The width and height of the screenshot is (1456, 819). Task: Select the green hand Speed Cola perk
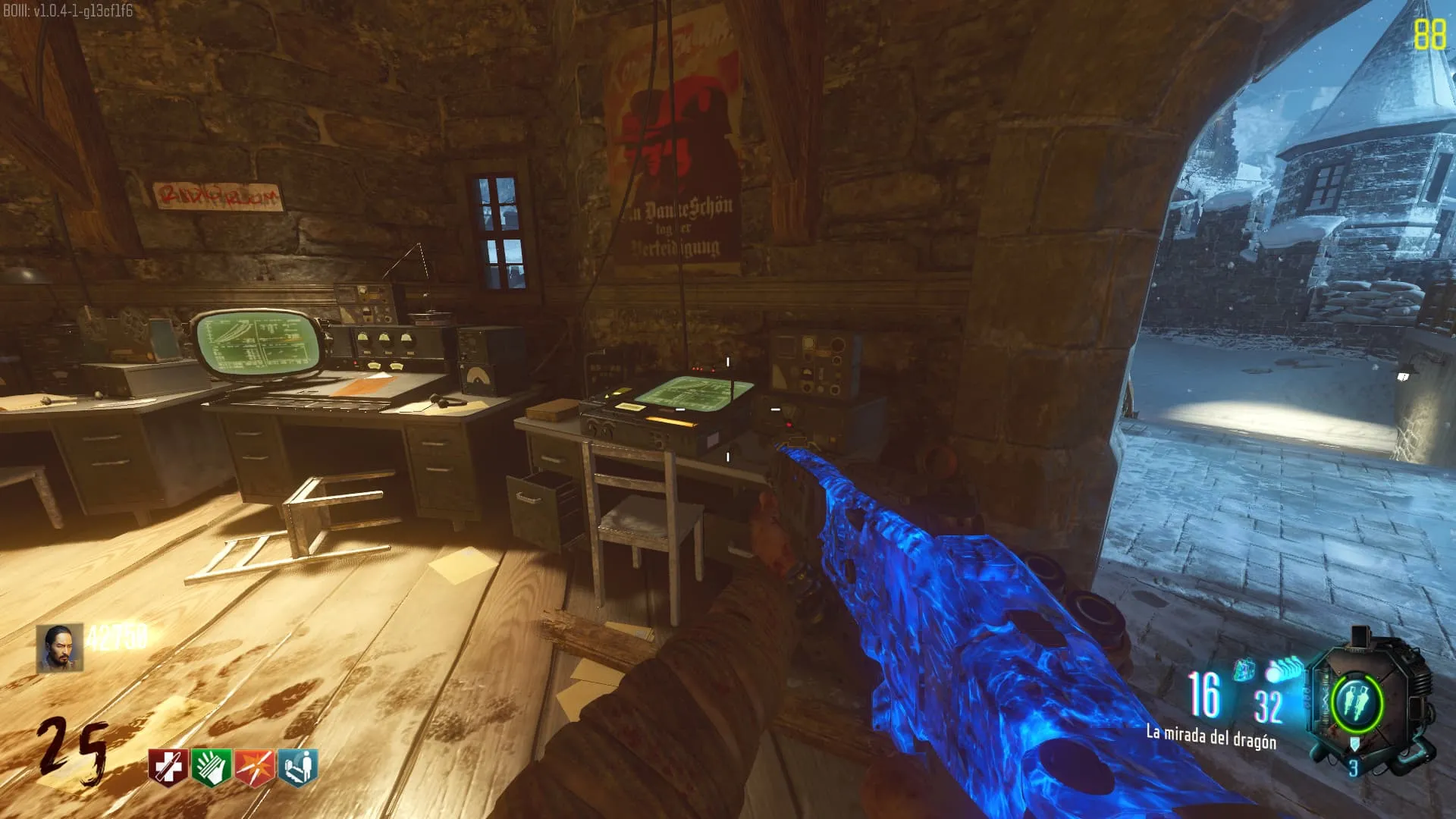tap(212, 767)
